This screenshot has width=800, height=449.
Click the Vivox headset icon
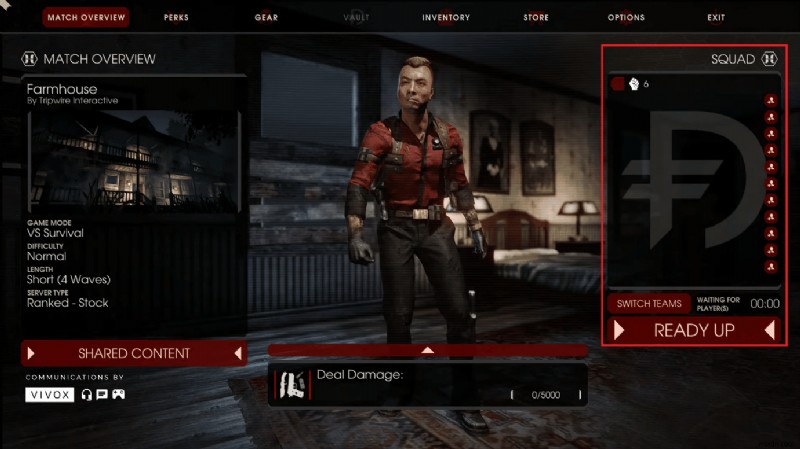87,395
